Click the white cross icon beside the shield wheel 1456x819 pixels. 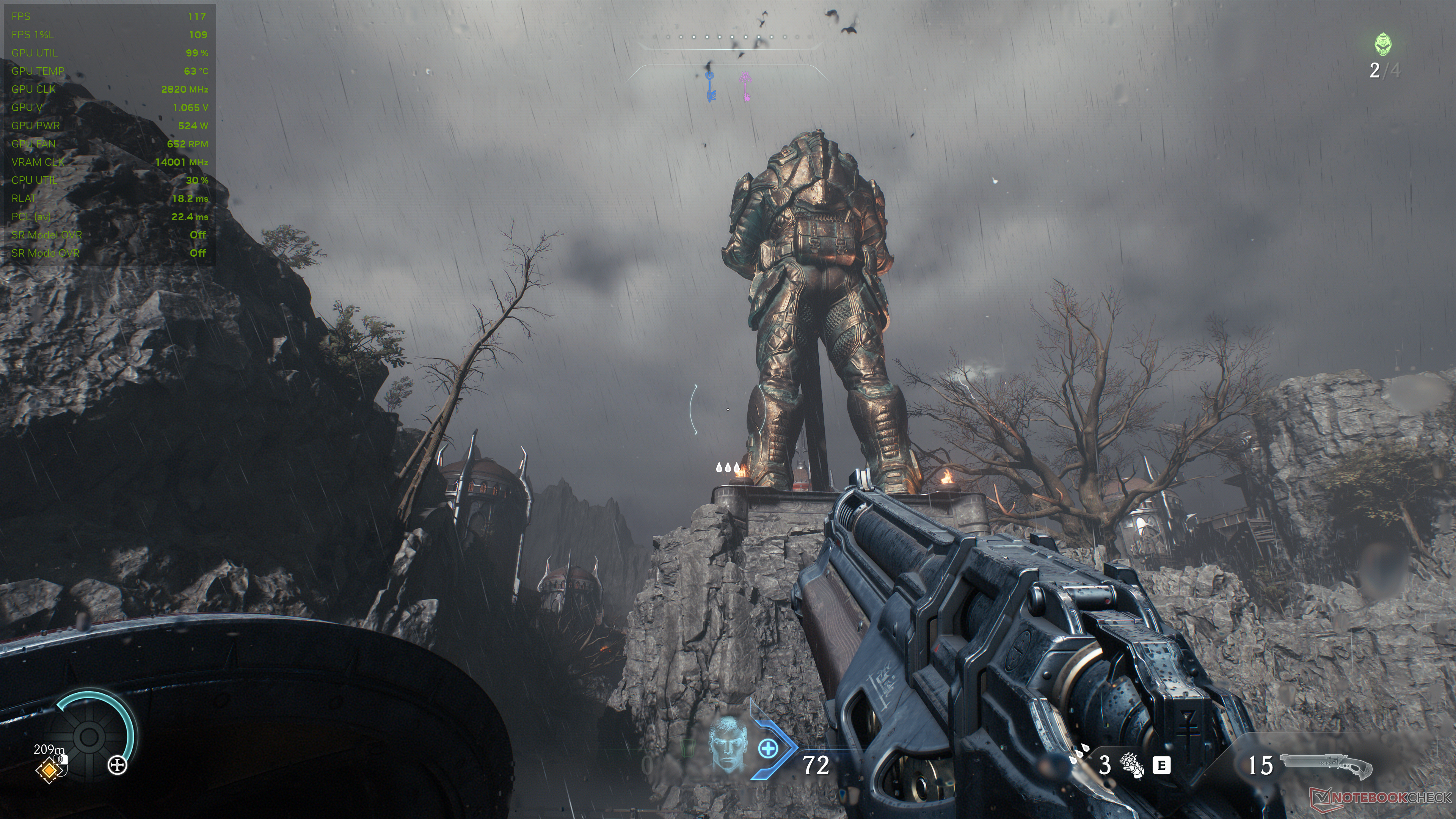click(x=117, y=766)
